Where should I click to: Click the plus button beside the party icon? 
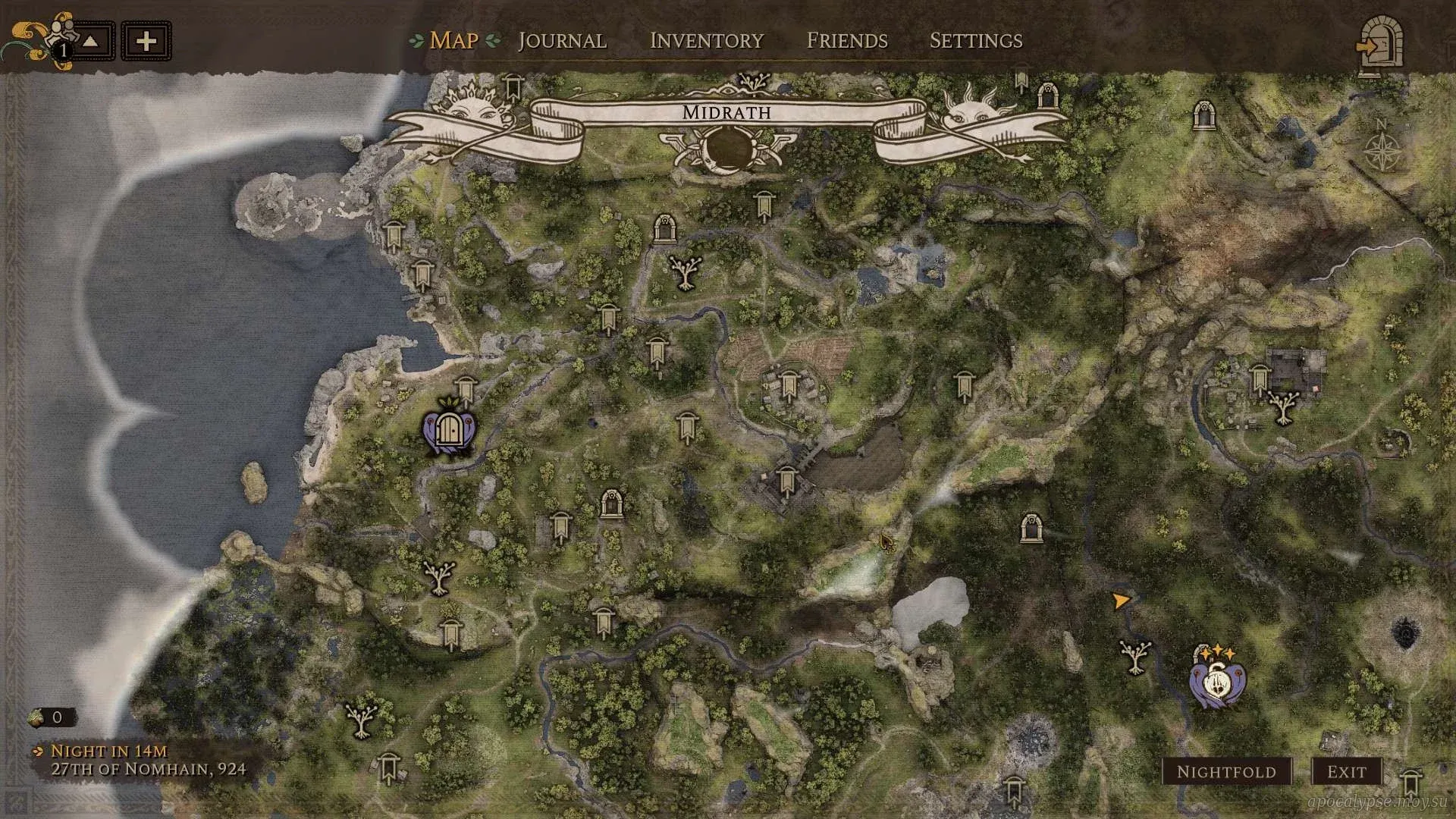(146, 41)
